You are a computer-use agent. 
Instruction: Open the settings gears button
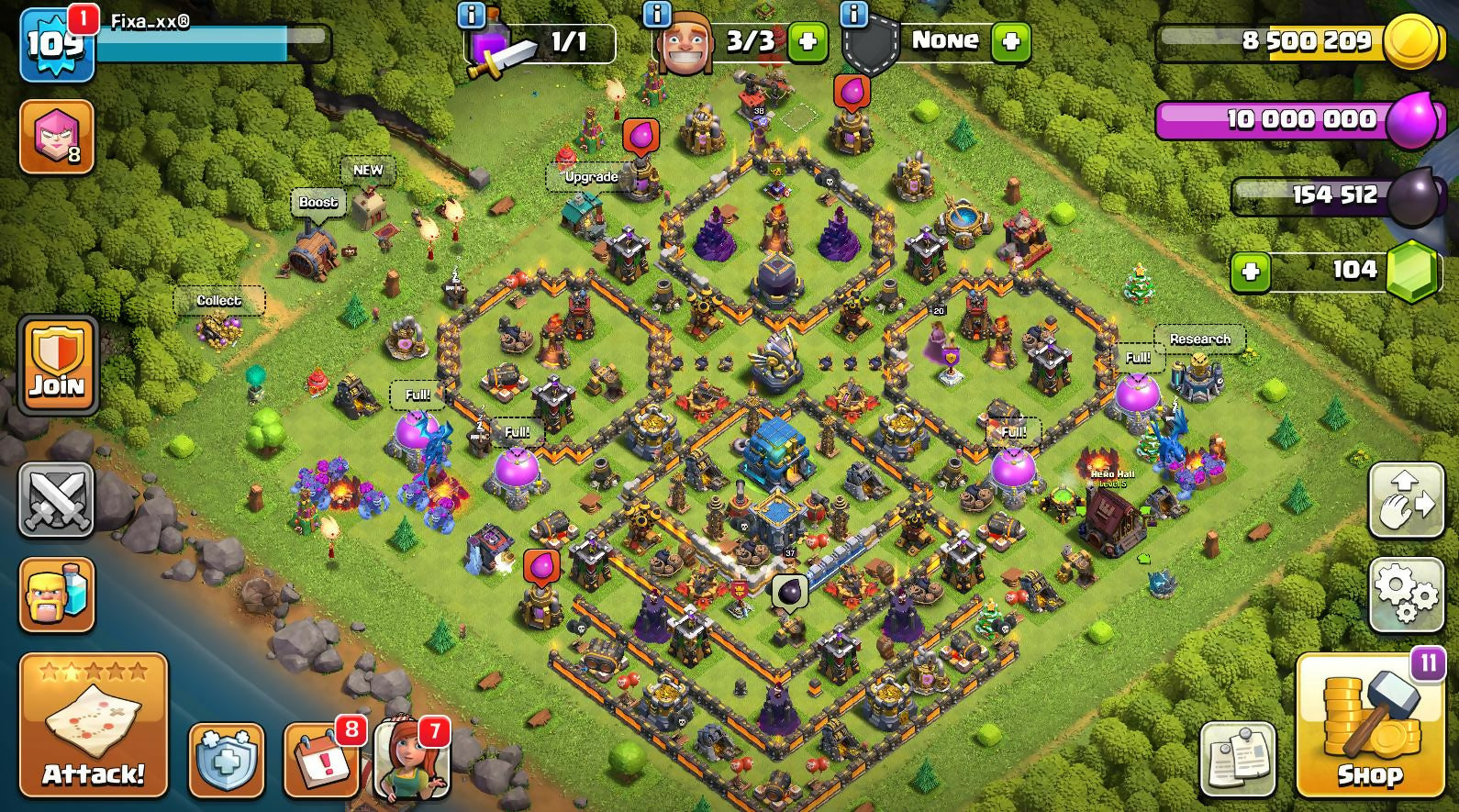(1406, 593)
